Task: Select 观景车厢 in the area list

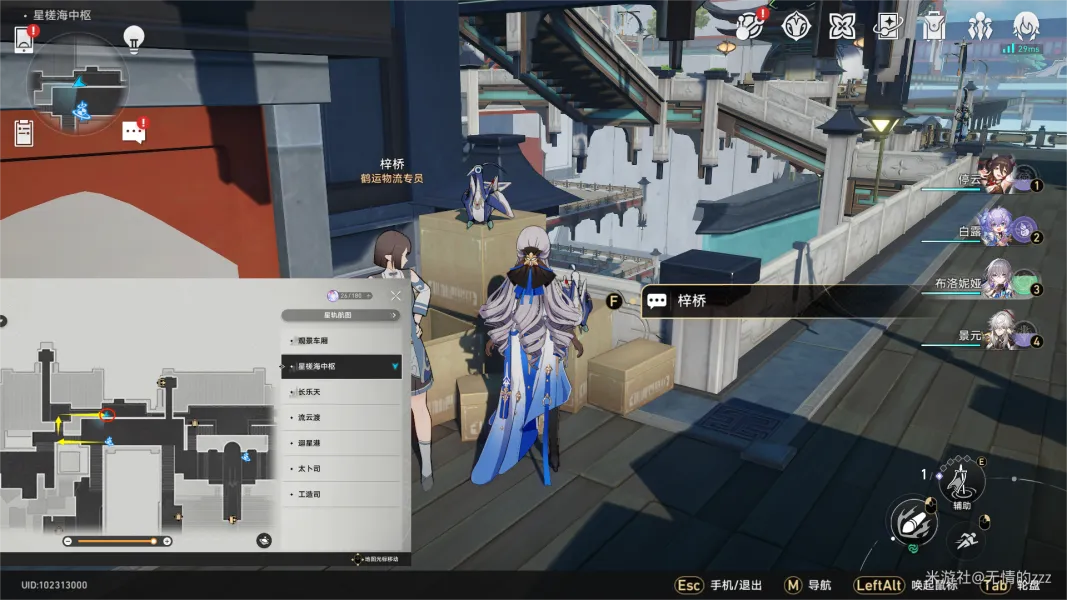Action: (x=340, y=341)
